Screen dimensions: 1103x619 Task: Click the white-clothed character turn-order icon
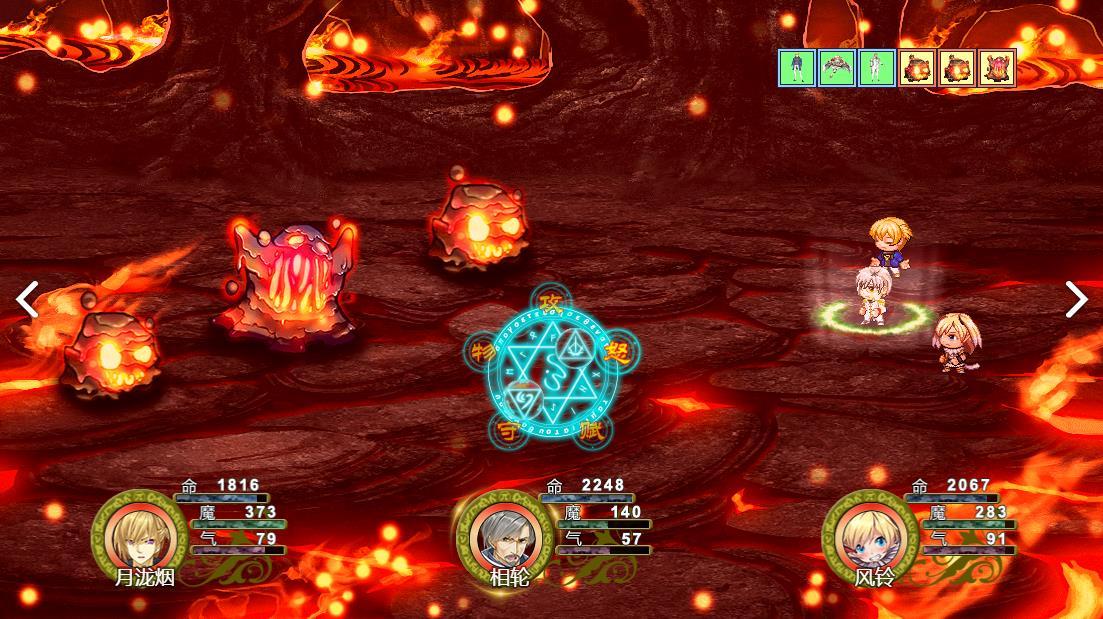click(x=877, y=68)
